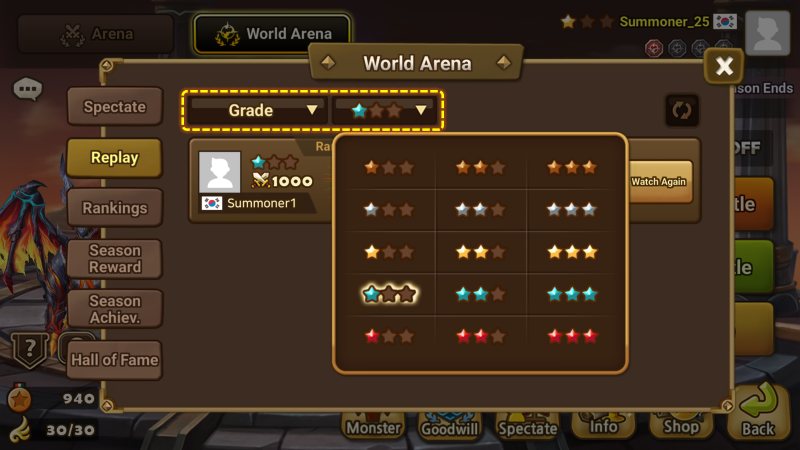Switch to the Replay tab
The width and height of the screenshot is (800, 450).
114,158
